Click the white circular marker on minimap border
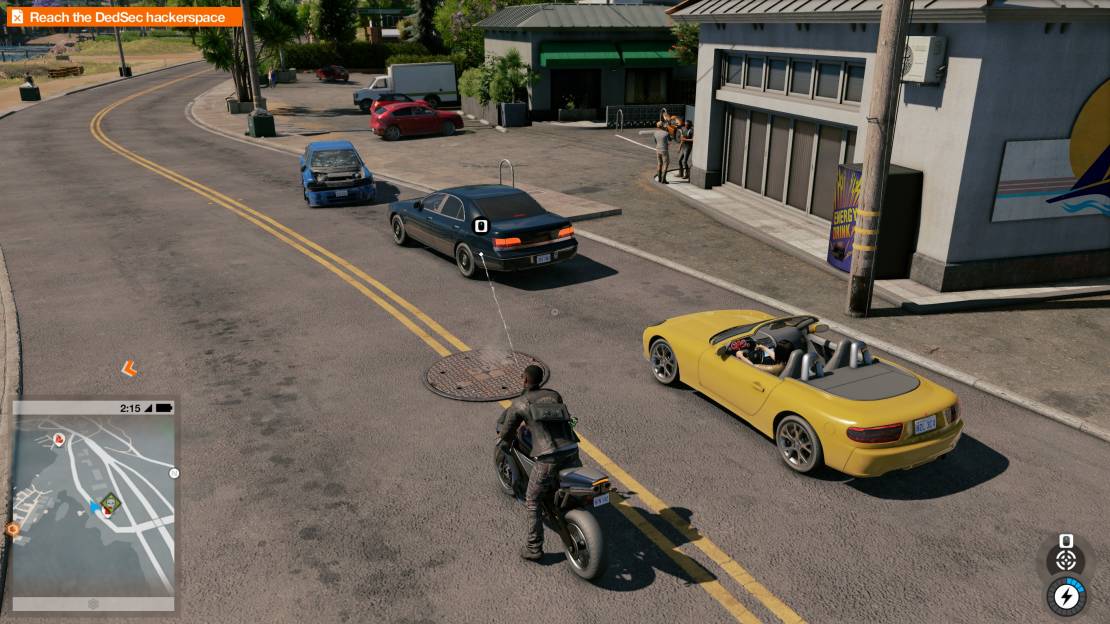The image size is (1110, 624). pyautogui.click(x=174, y=473)
